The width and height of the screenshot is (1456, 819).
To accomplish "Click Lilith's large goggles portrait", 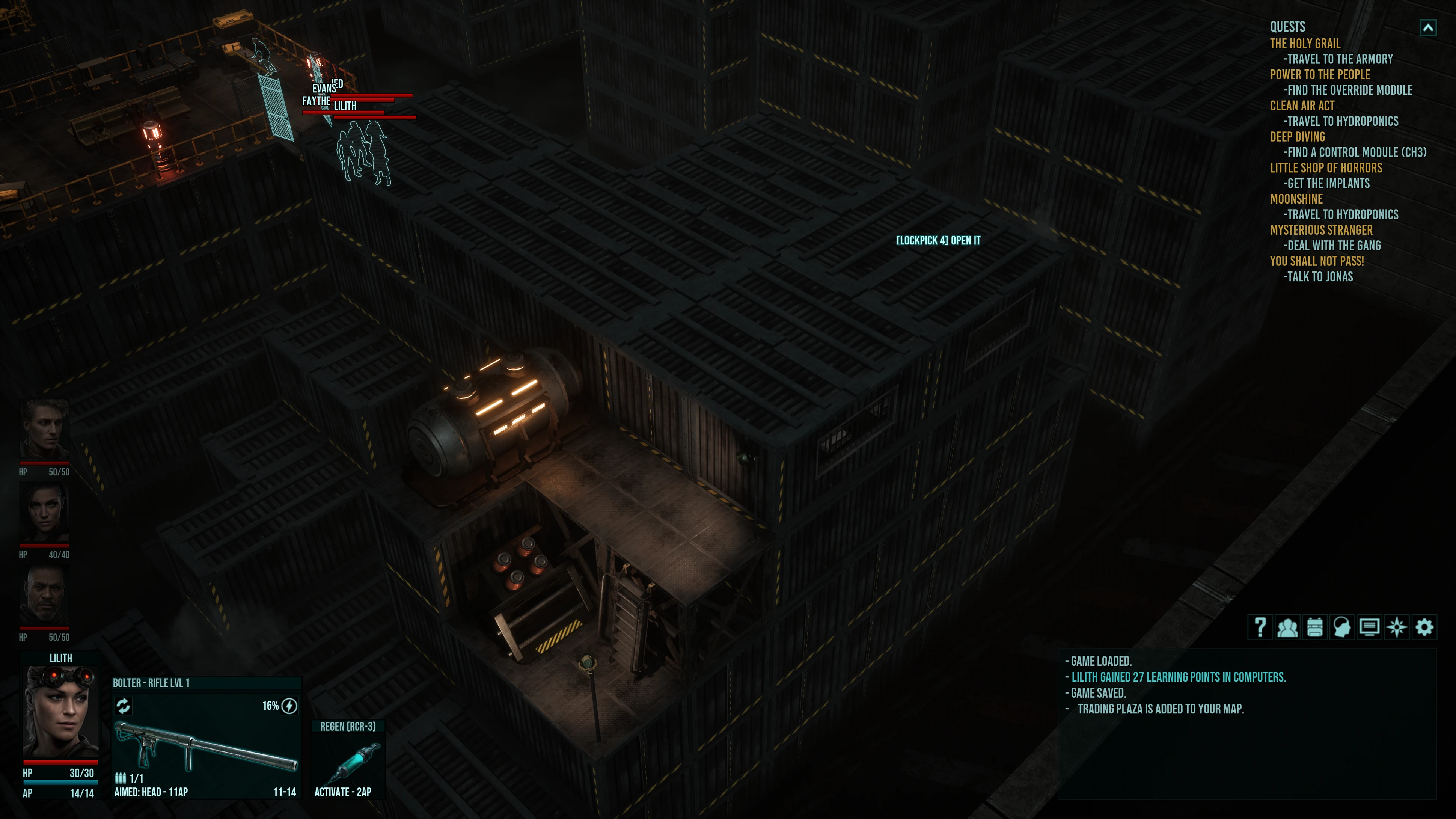I will [60, 712].
